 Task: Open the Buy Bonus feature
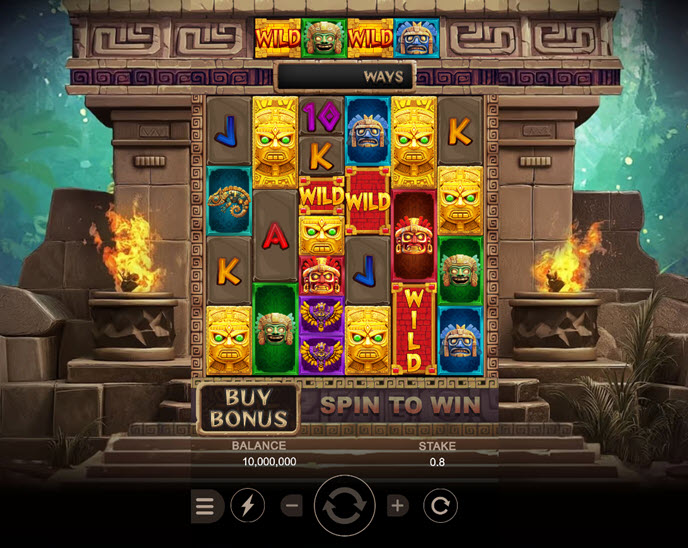click(249, 408)
